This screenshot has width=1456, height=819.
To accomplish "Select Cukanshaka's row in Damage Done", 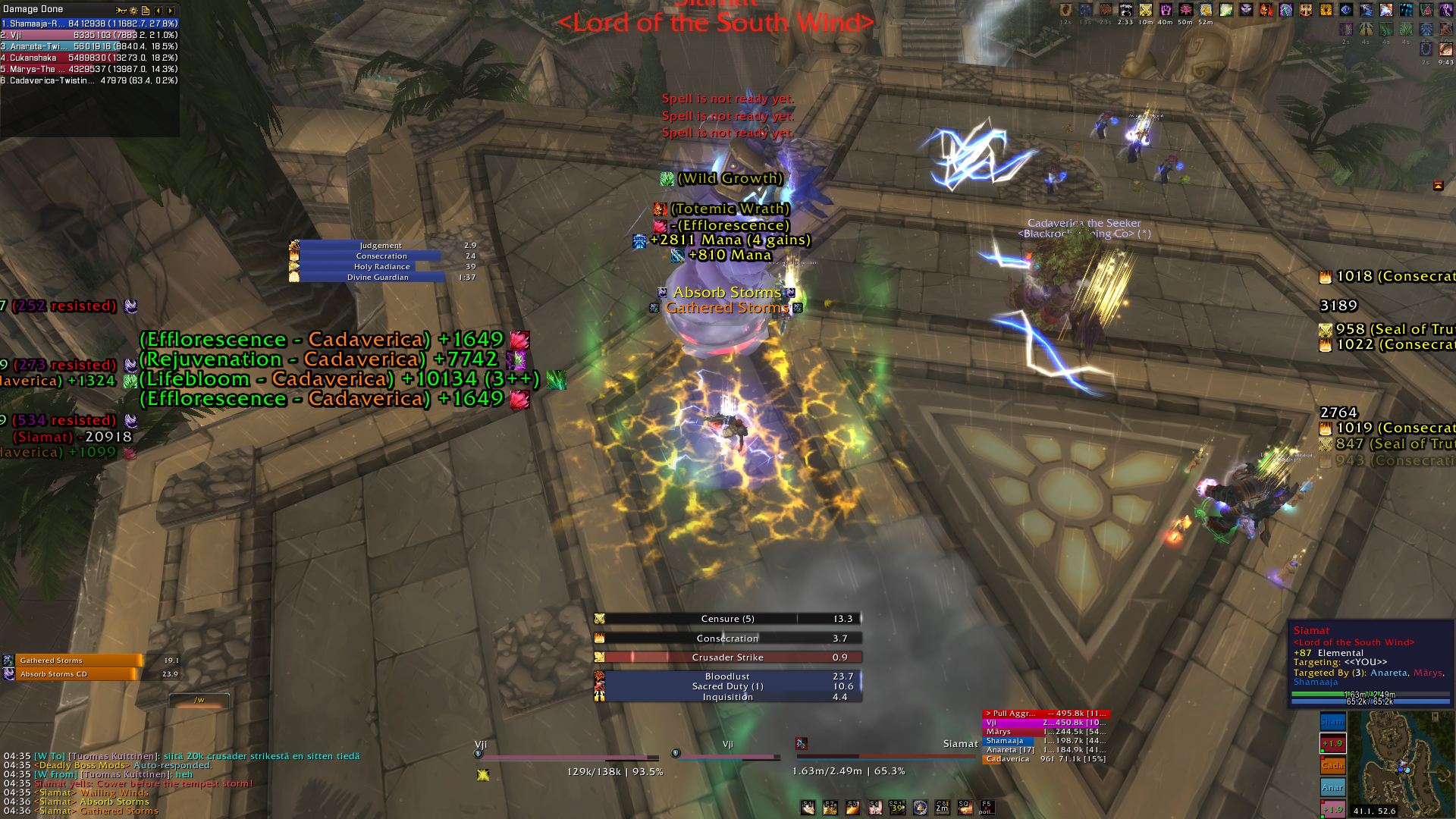I will coord(89,58).
